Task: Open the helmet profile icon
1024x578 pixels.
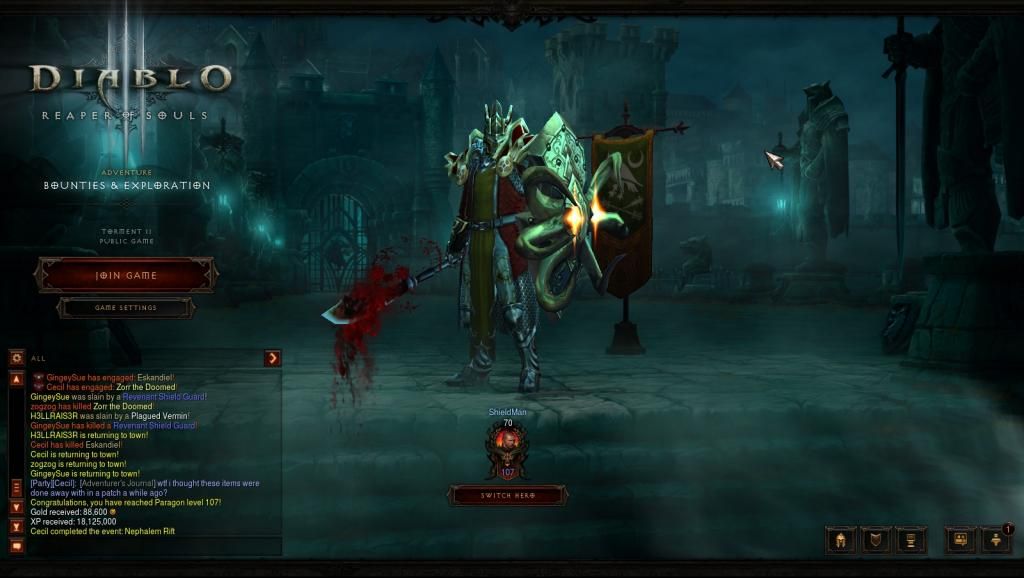Action: pos(840,540)
